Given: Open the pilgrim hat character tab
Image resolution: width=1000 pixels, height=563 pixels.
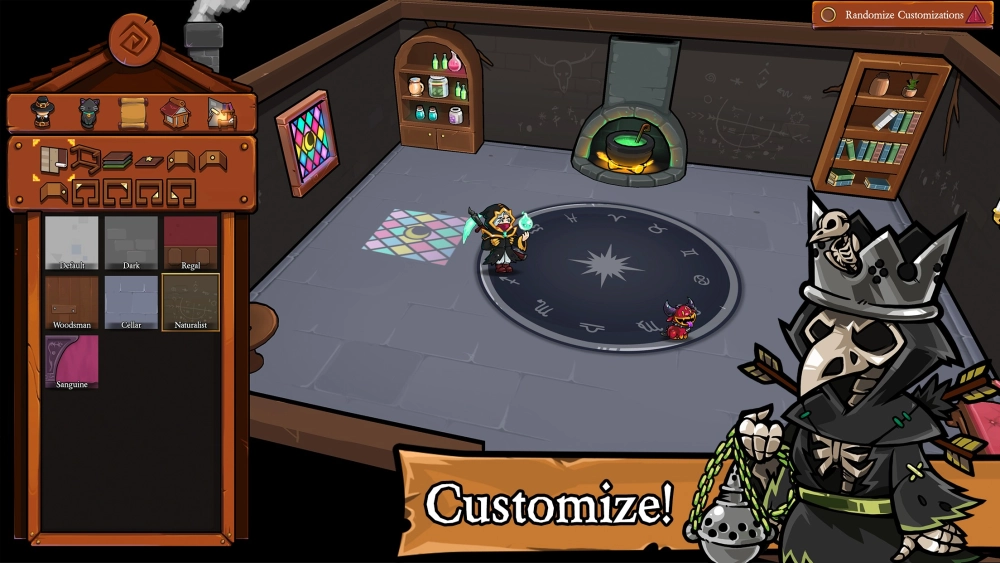Looking at the screenshot, I should pos(42,113).
